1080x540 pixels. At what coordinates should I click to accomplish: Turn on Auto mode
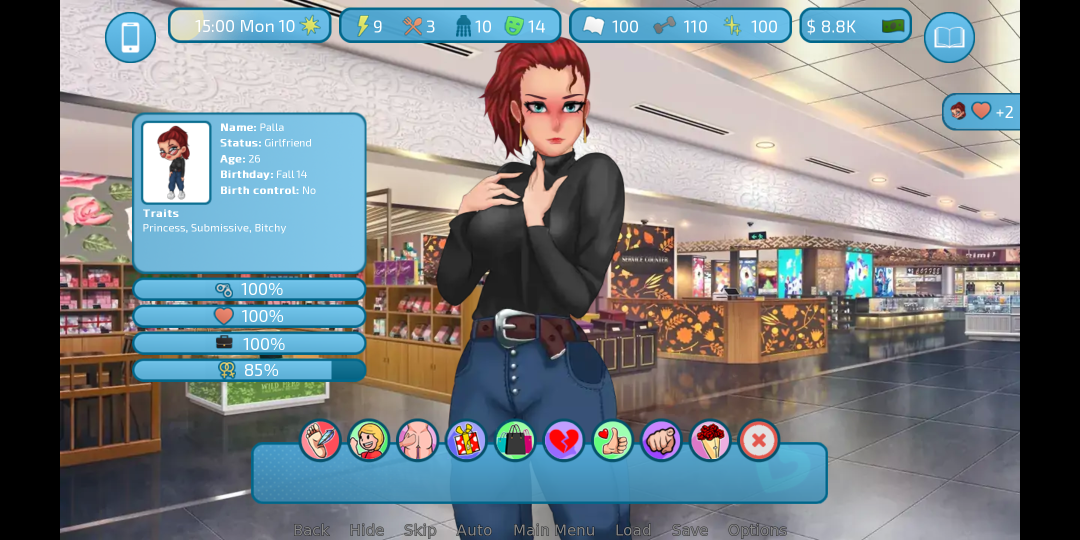pos(474,530)
